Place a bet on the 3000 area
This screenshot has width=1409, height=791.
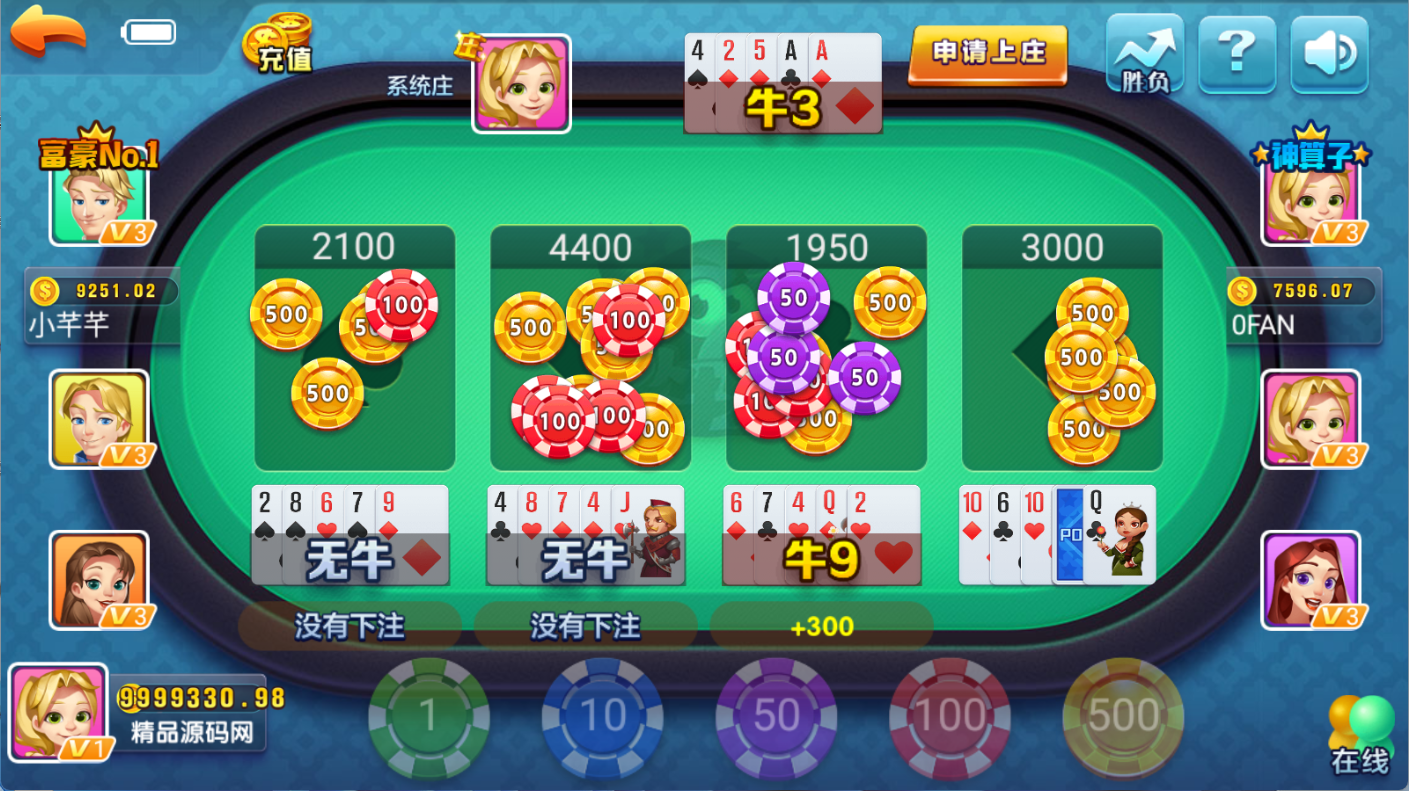[x=1062, y=348]
